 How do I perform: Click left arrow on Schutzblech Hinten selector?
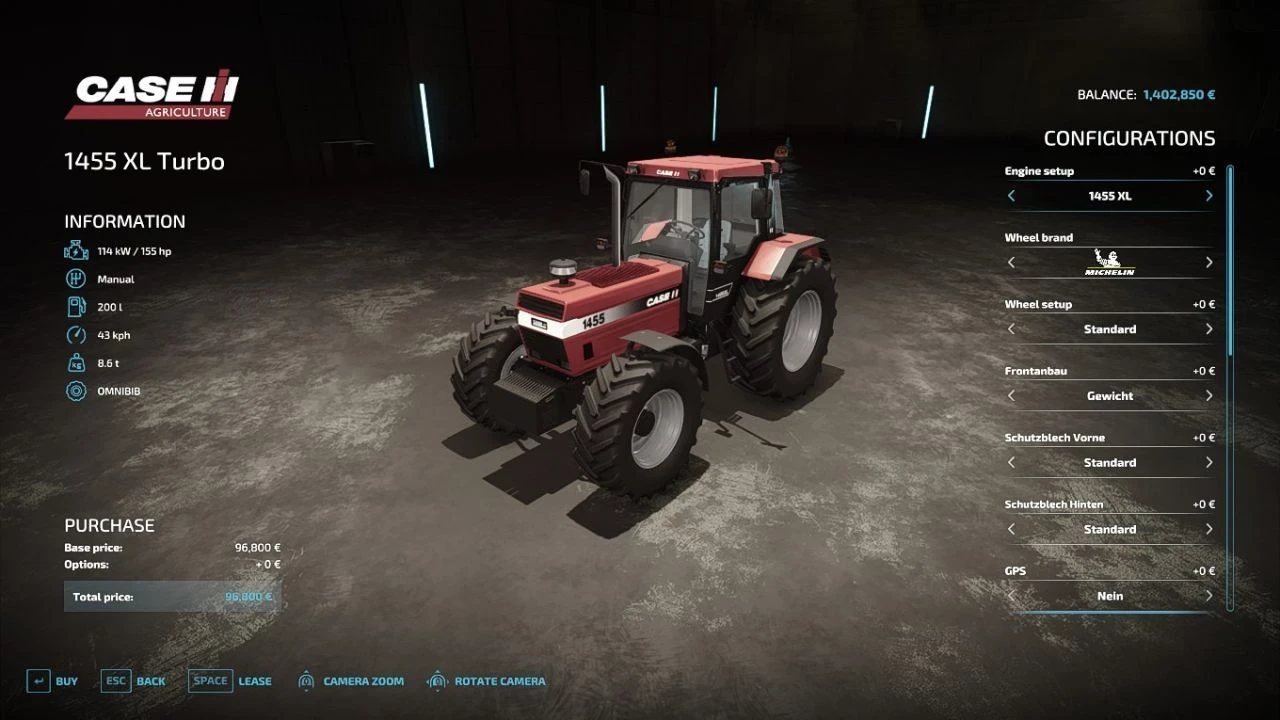(x=1011, y=529)
